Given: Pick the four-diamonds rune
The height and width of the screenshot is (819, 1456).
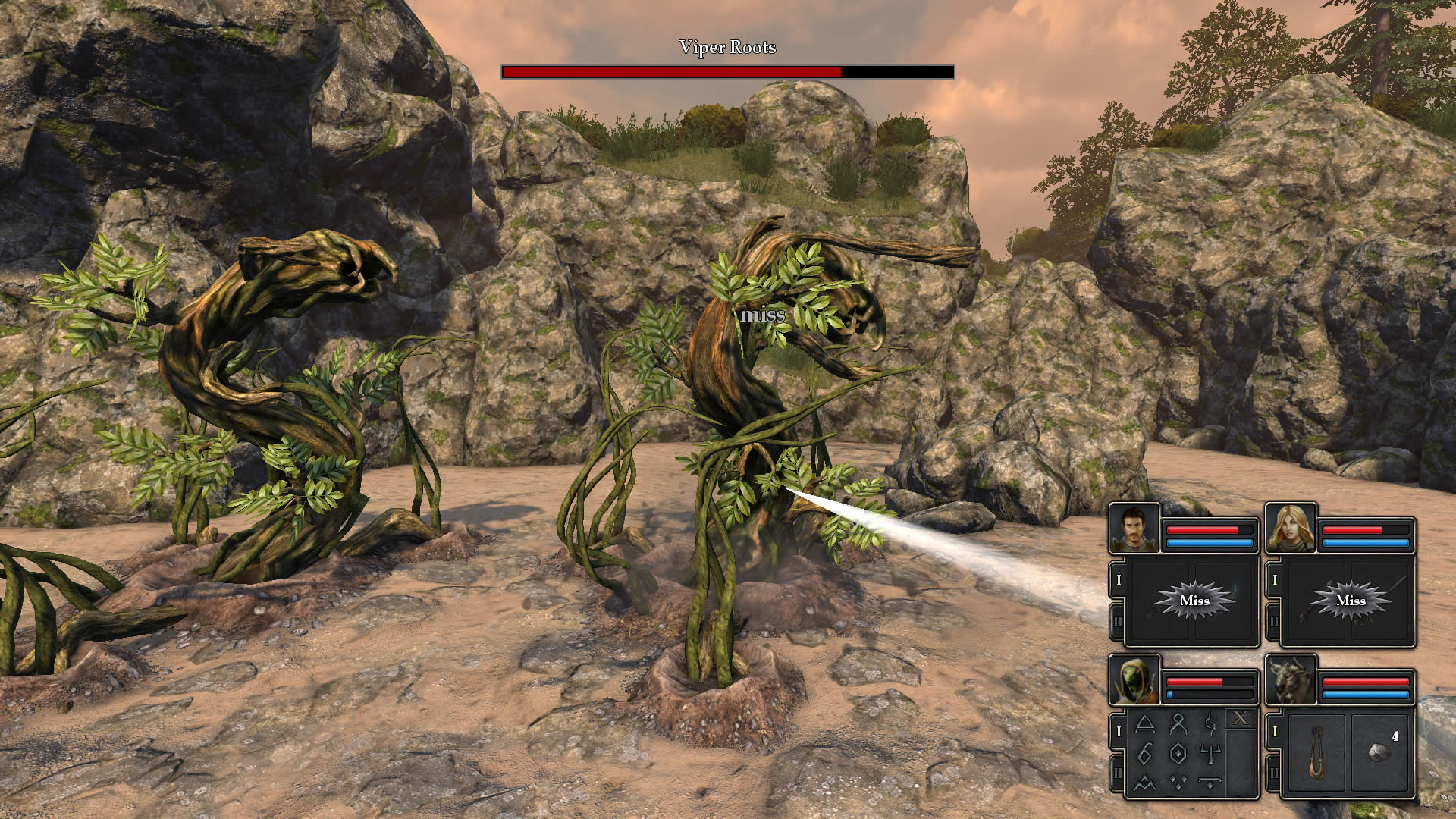Looking at the screenshot, I should (x=1178, y=783).
